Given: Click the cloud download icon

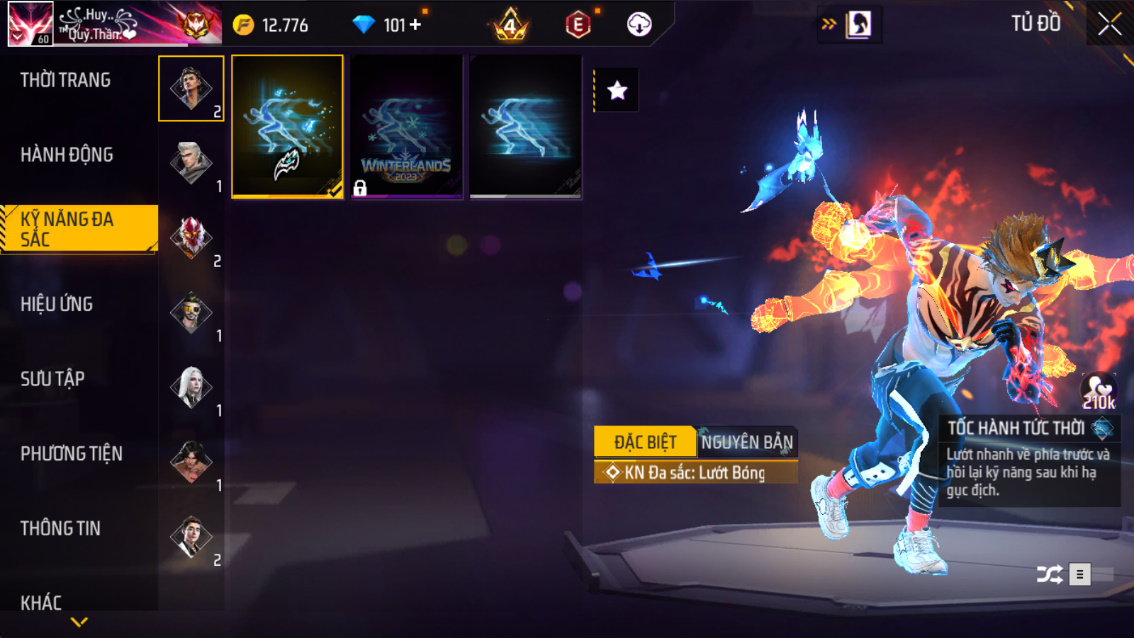Looking at the screenshot, I should 639,25.
